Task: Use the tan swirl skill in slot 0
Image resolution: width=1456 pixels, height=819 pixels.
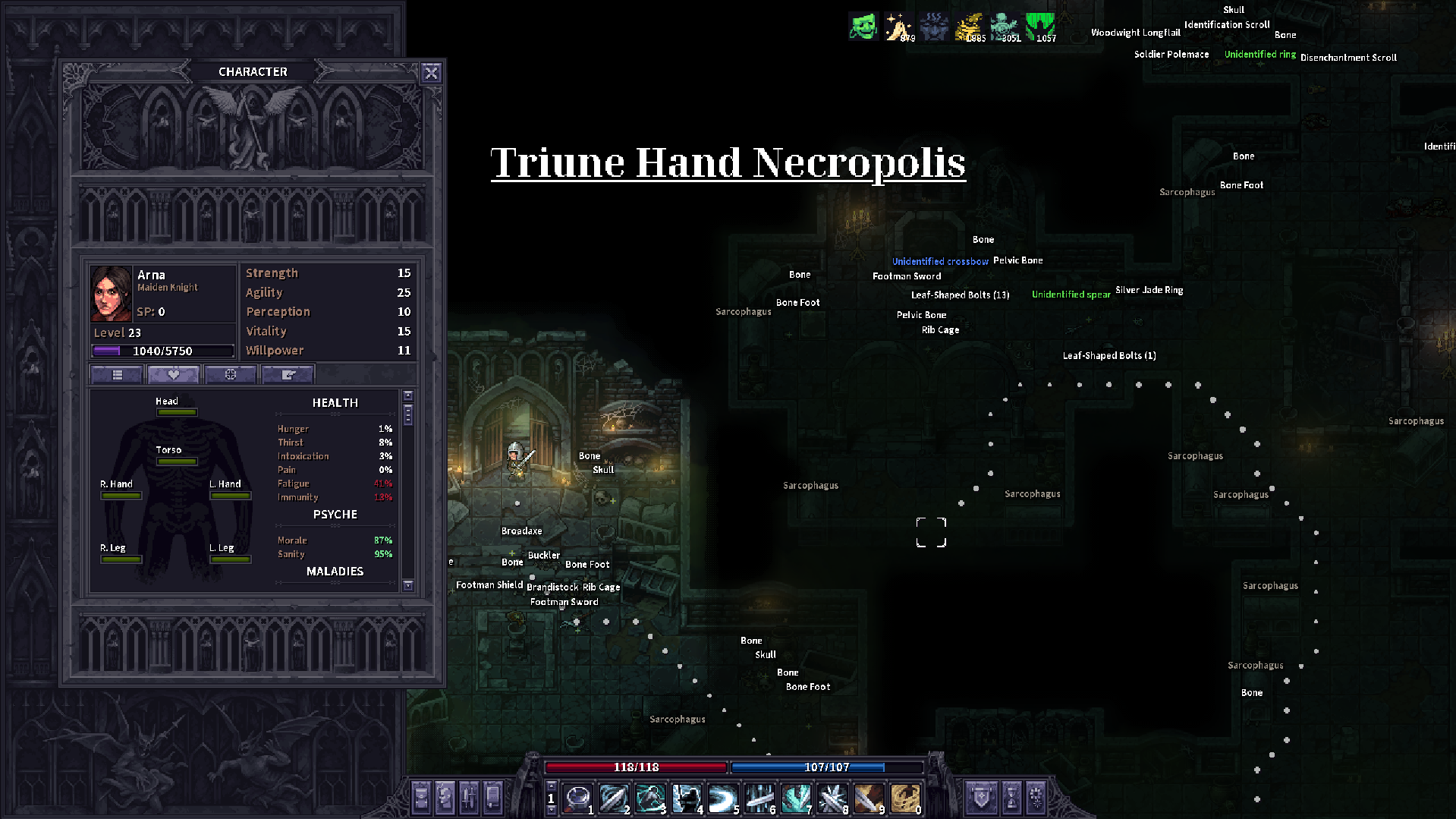Action: (x=904, y=798)
